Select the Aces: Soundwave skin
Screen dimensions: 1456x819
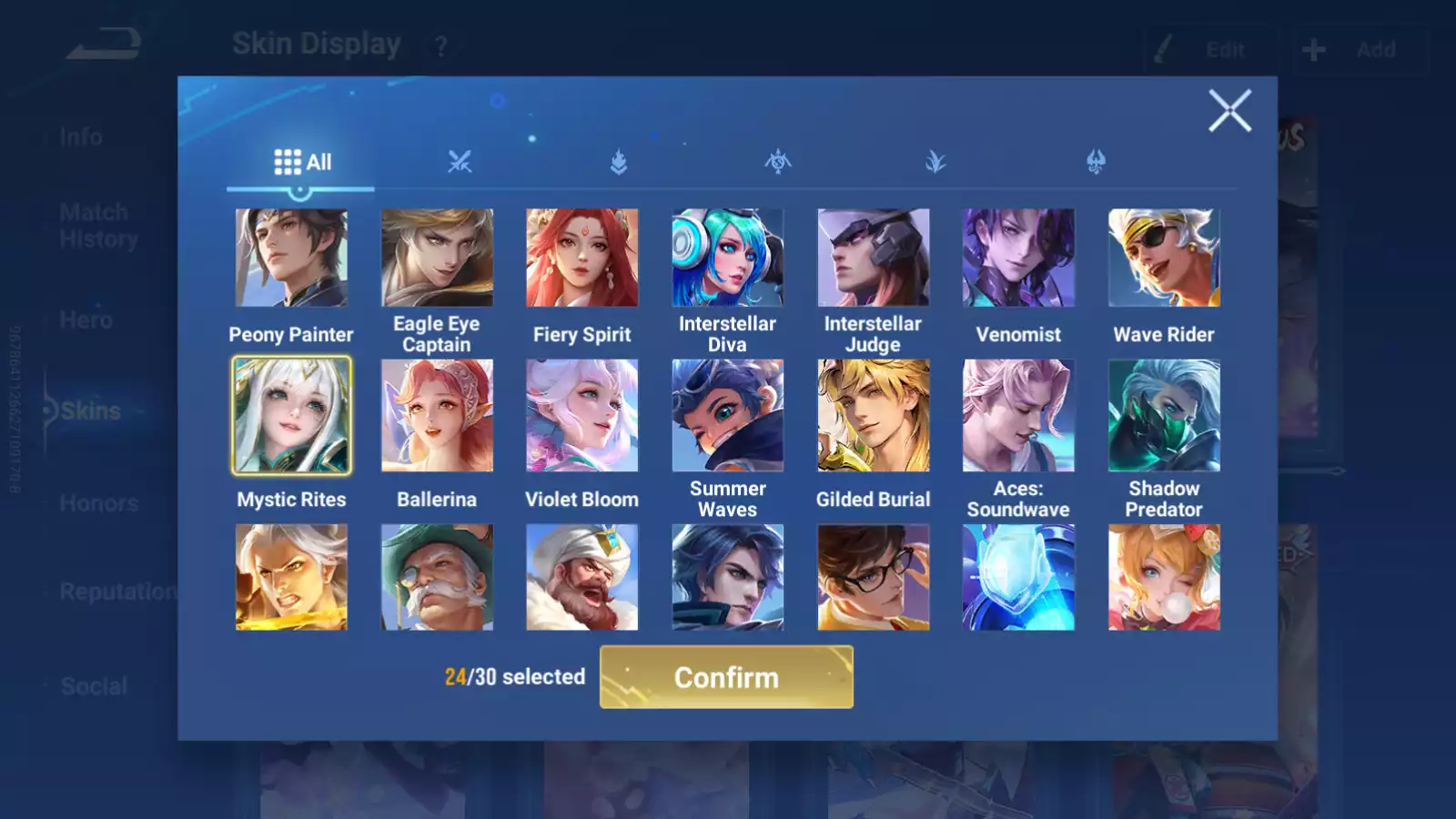point(1018,416)
